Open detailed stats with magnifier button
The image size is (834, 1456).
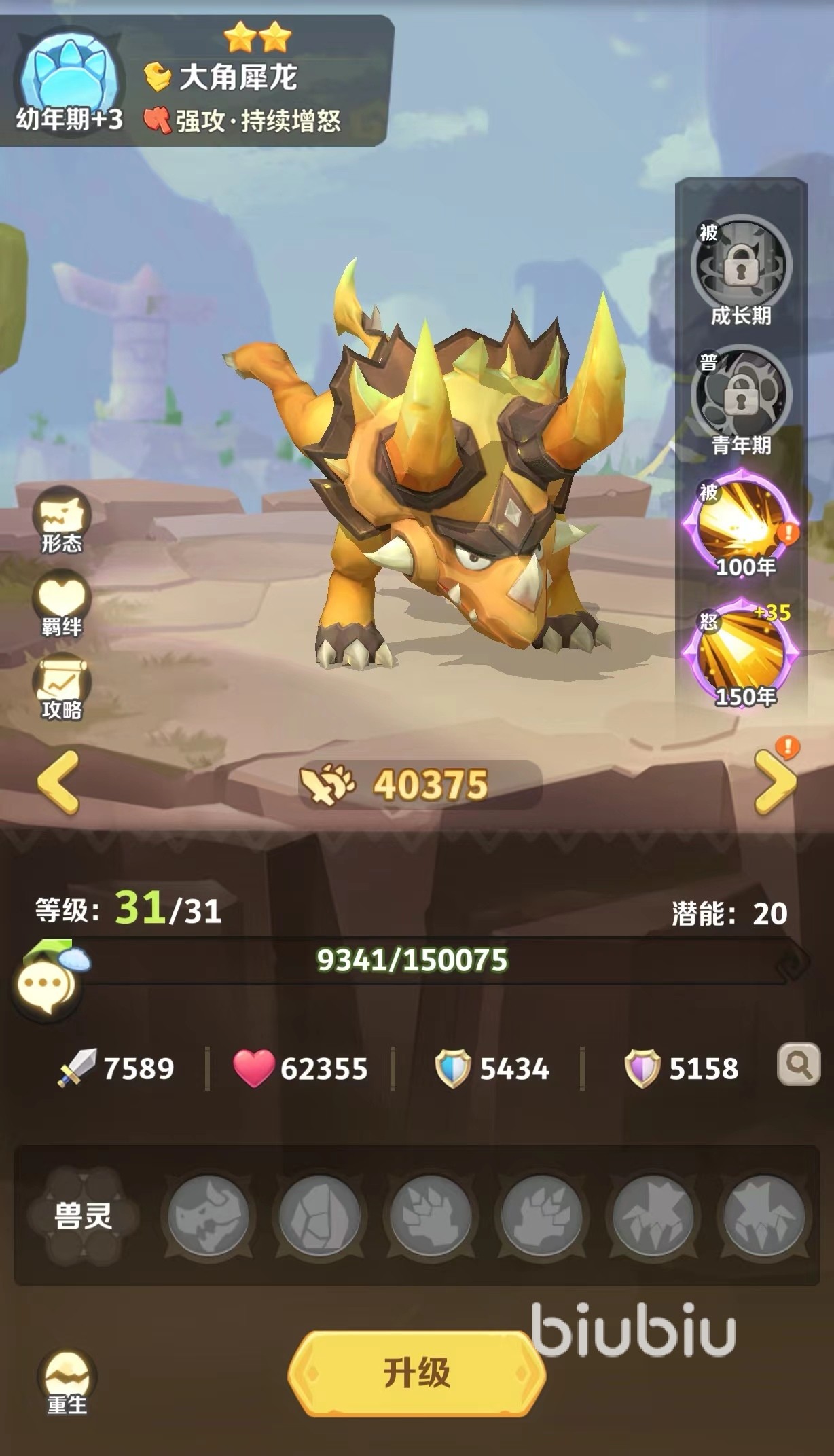coord(798,1065)
